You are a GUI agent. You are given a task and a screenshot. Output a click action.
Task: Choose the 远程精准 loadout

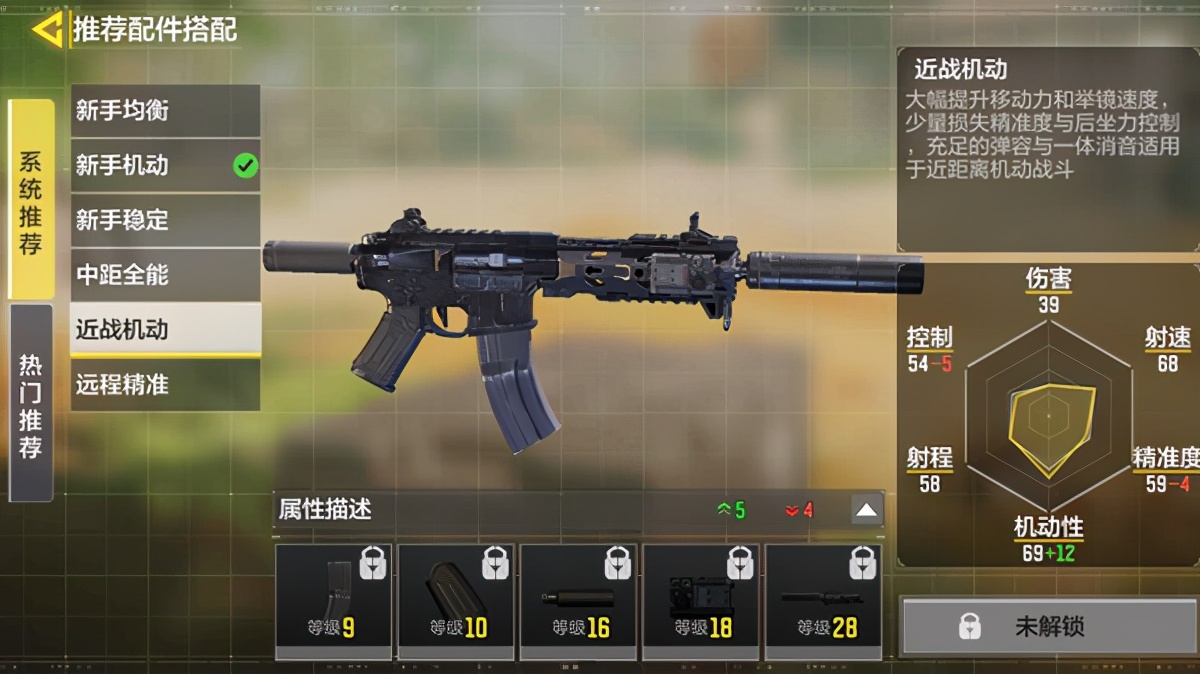tap(165, 384)
